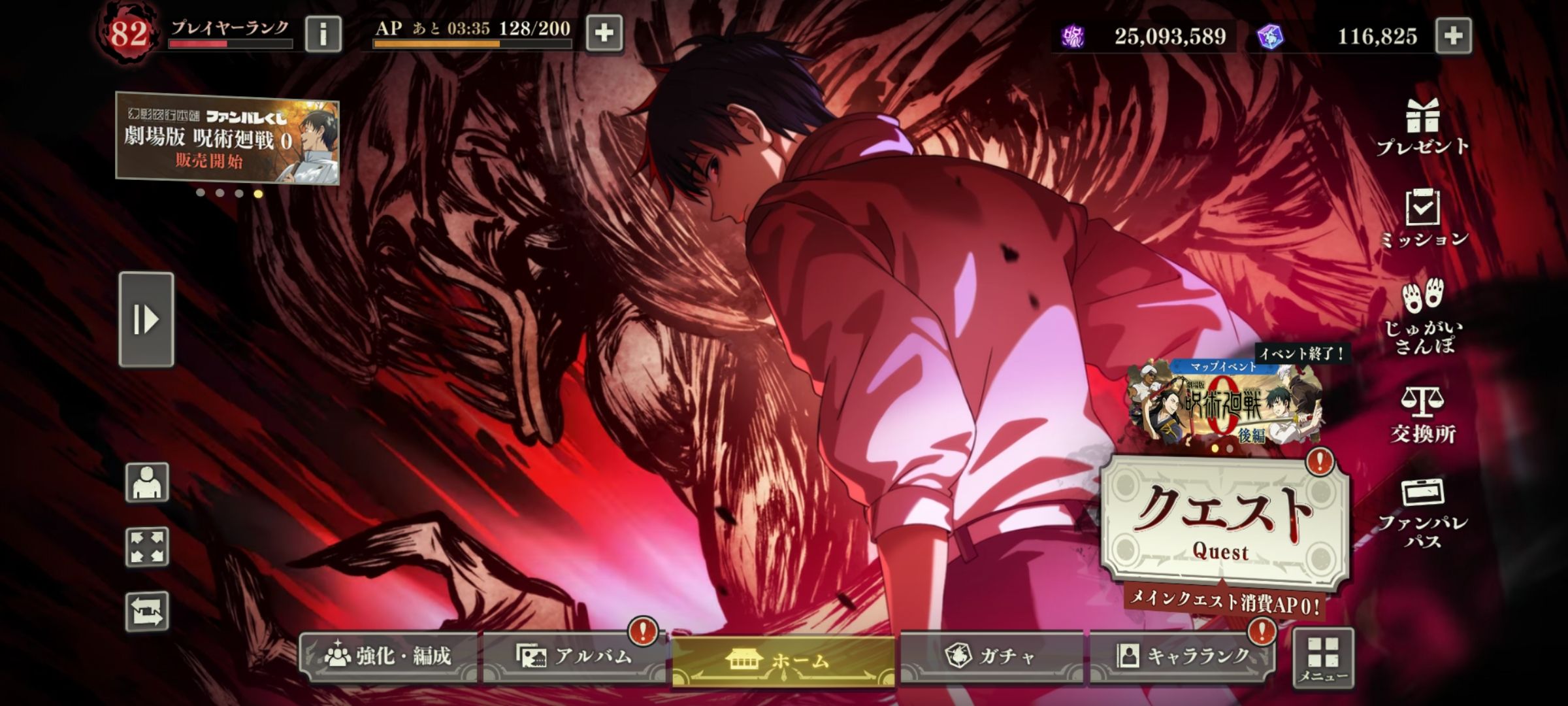Go to the ホーム tab
The height and width of the screenshot is (706, 1568).
tap(783, 660)
